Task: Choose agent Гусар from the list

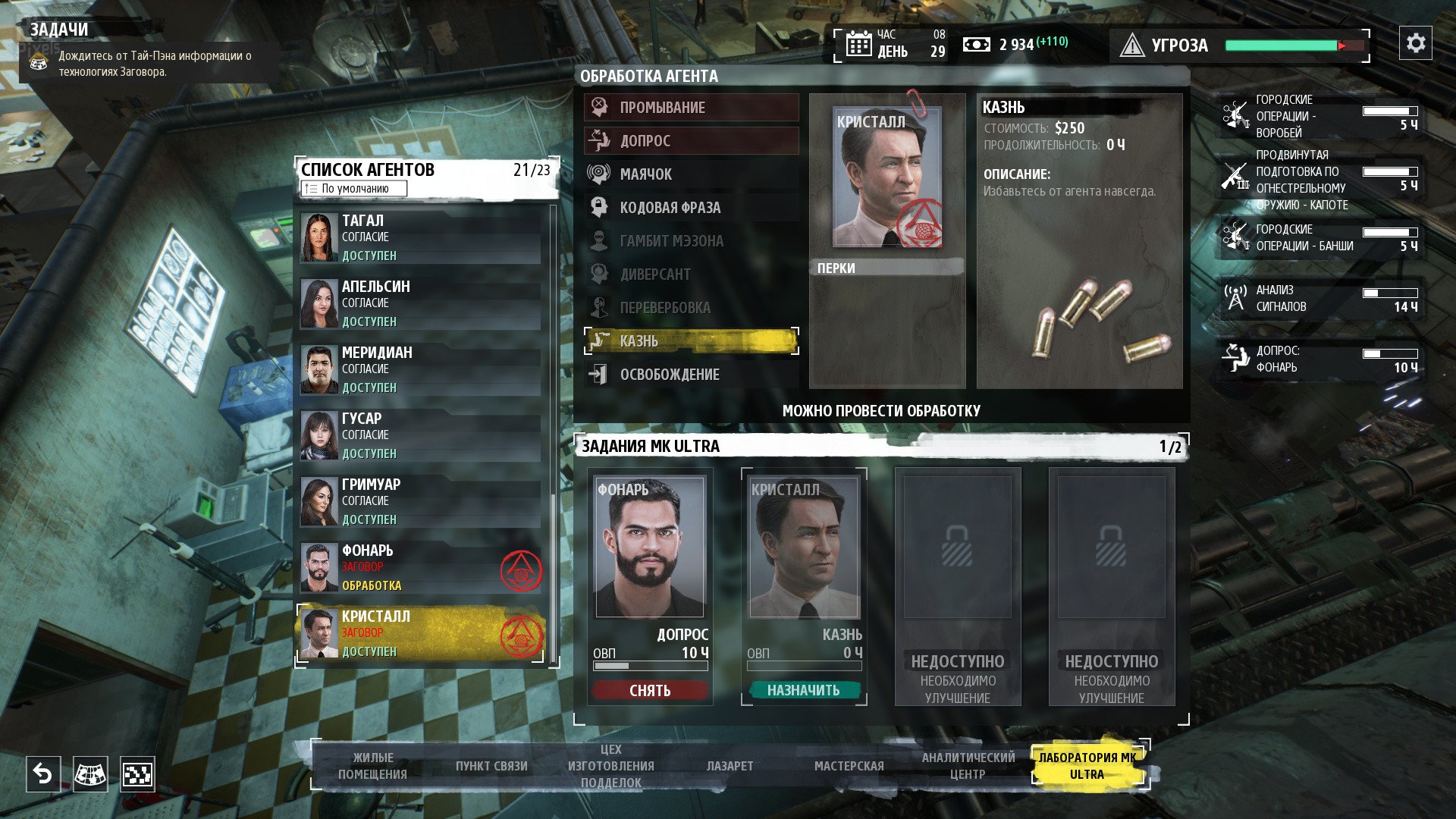Action: click(x=421, y=436)
